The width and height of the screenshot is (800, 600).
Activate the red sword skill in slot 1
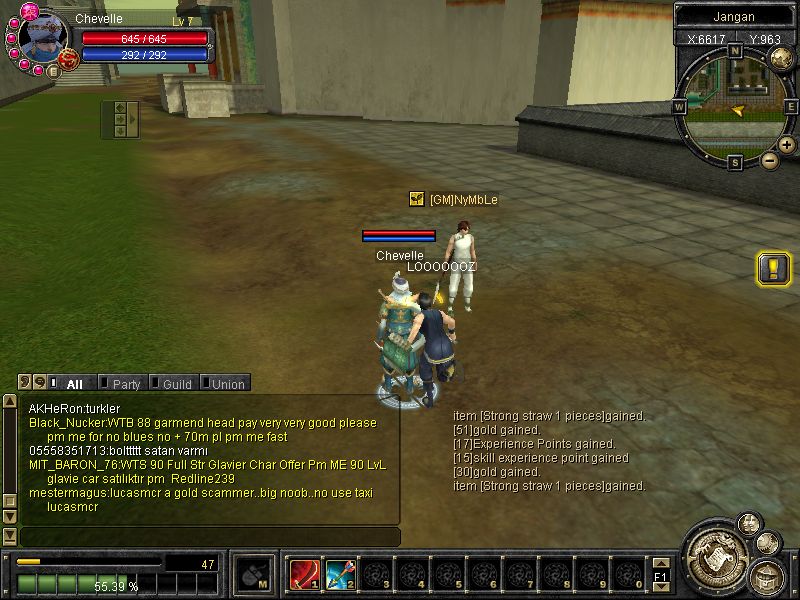[x=303, y=574]
